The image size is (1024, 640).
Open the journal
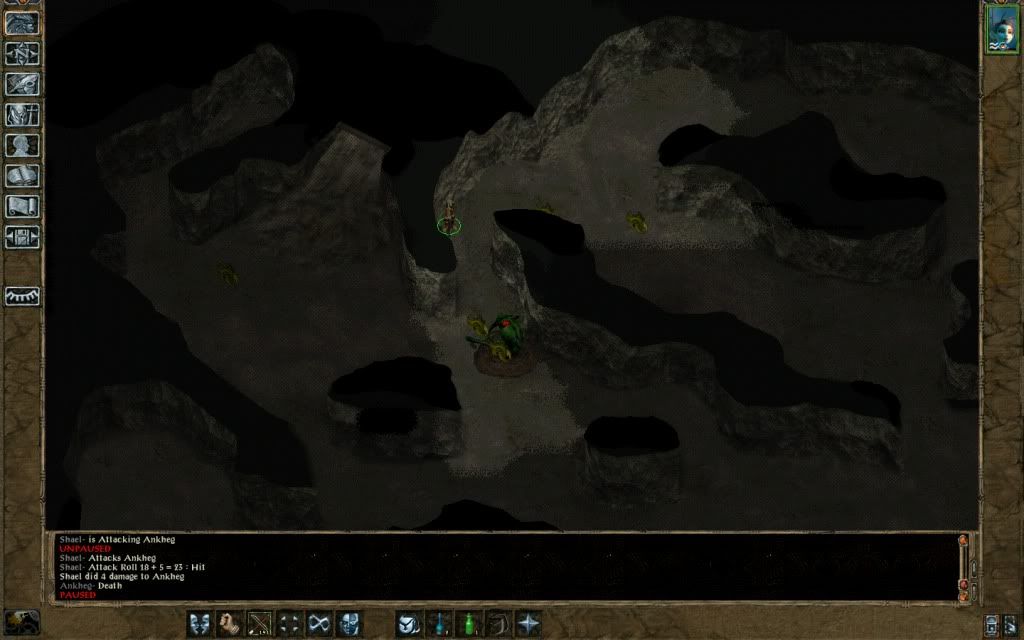[21, 85]
